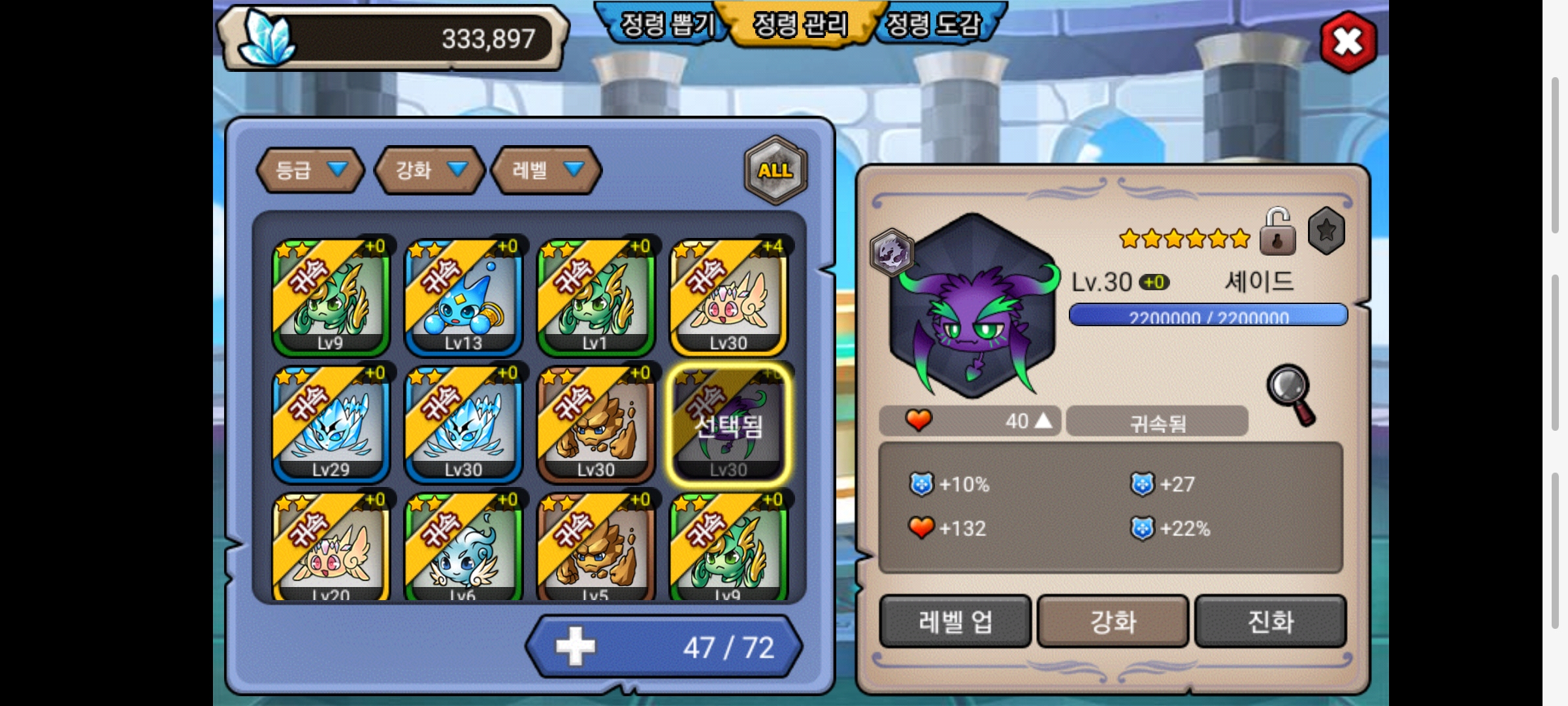Screen dimensions: 1568x706
Task: Choose the 강화 enhance button
Action: point(1113,621)
